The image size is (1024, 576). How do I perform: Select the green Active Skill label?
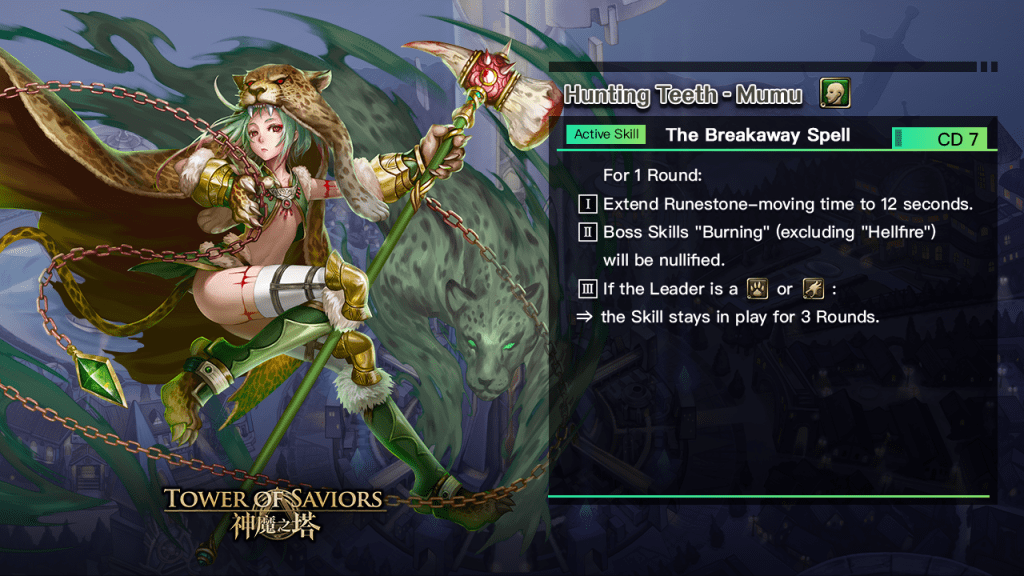pyautogui.click(x=606, y=134)
